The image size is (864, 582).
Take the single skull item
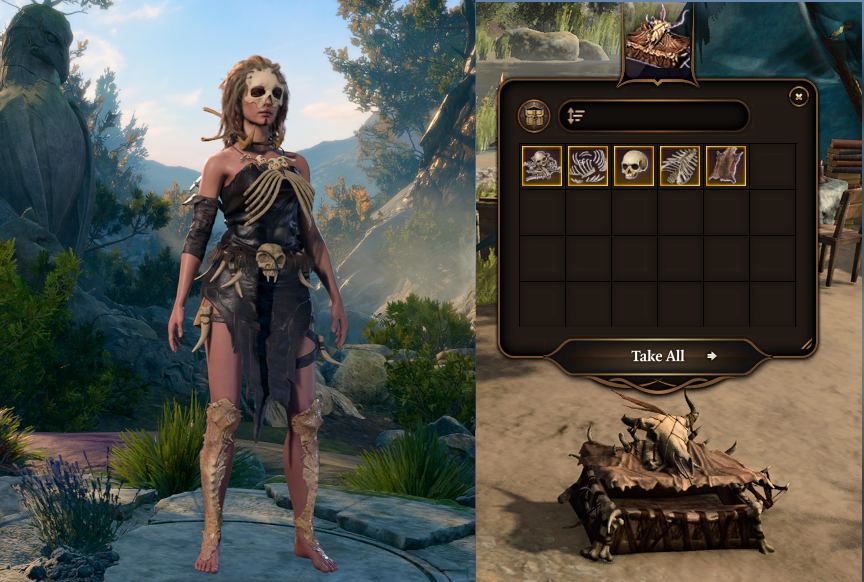634,166
